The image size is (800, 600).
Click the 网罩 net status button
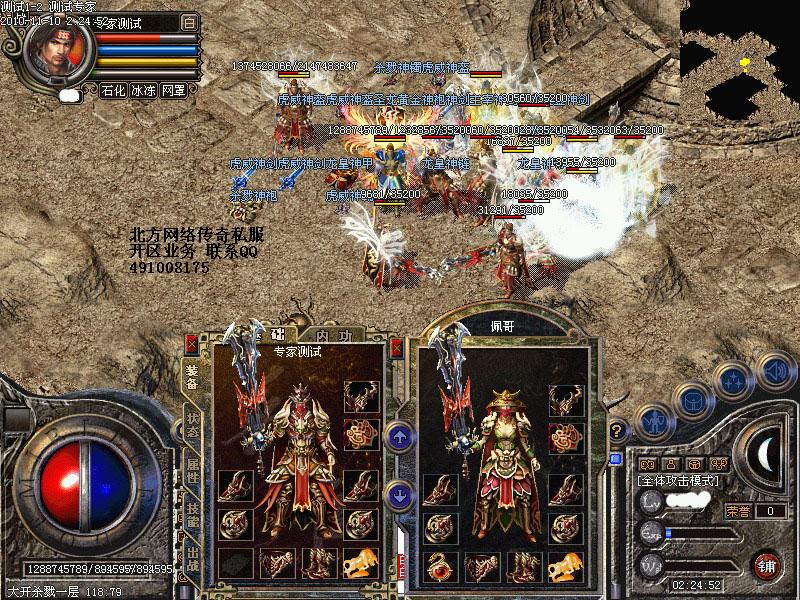pos(173,90)
